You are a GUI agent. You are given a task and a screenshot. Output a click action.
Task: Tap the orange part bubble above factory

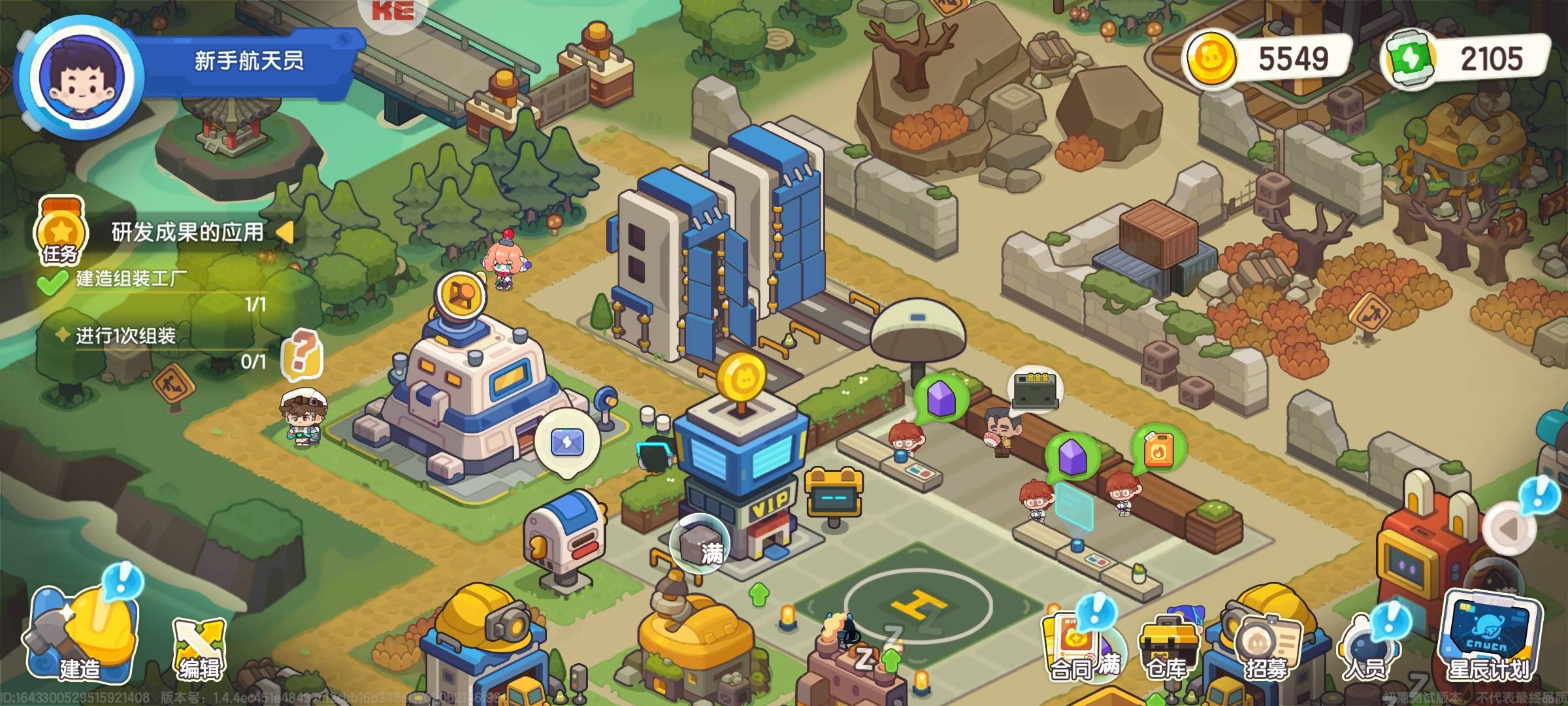point(461,295)
